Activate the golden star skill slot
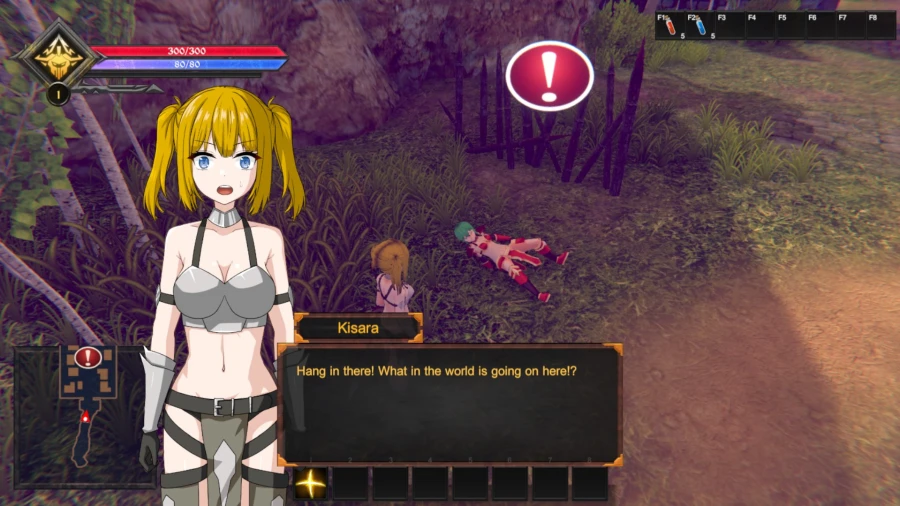 point(311,483)
